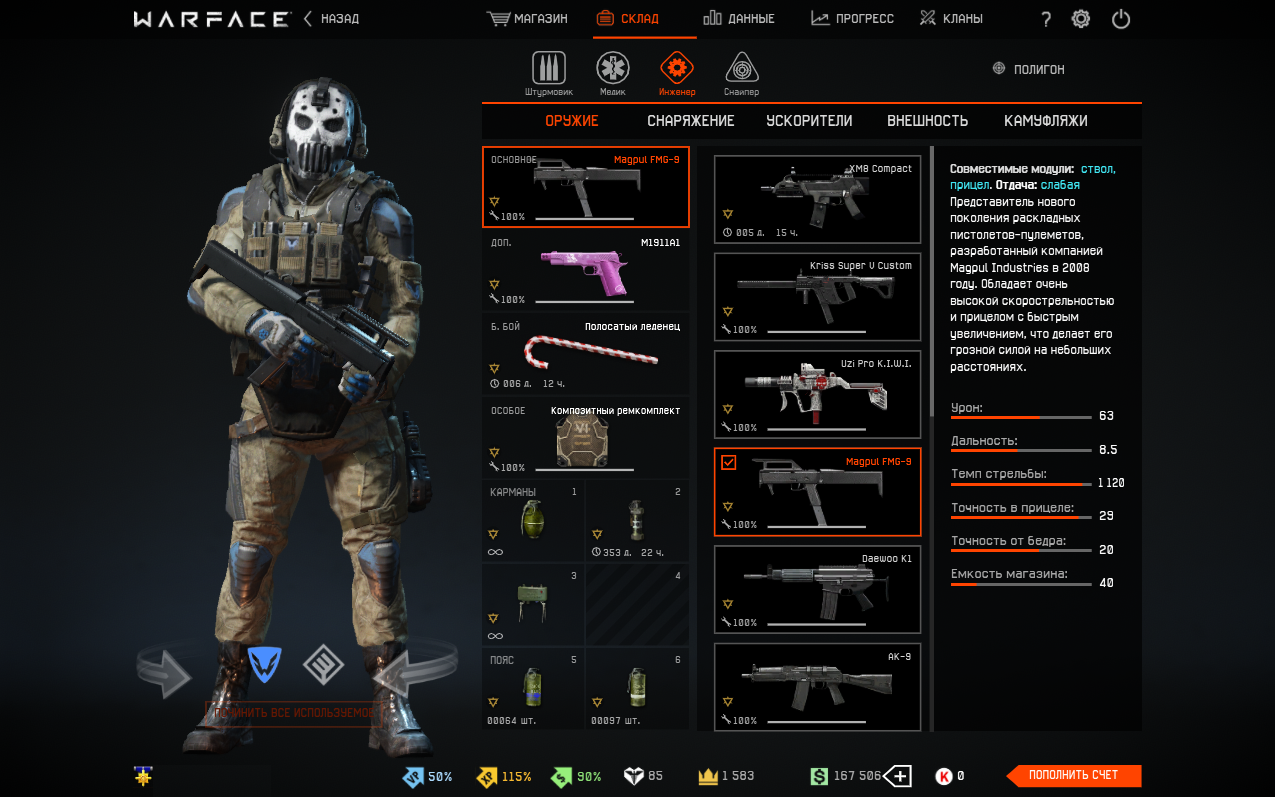This screenshot has width=1275, height=797.
Task: Open the gear settings icon
Action: point(1081,19)
